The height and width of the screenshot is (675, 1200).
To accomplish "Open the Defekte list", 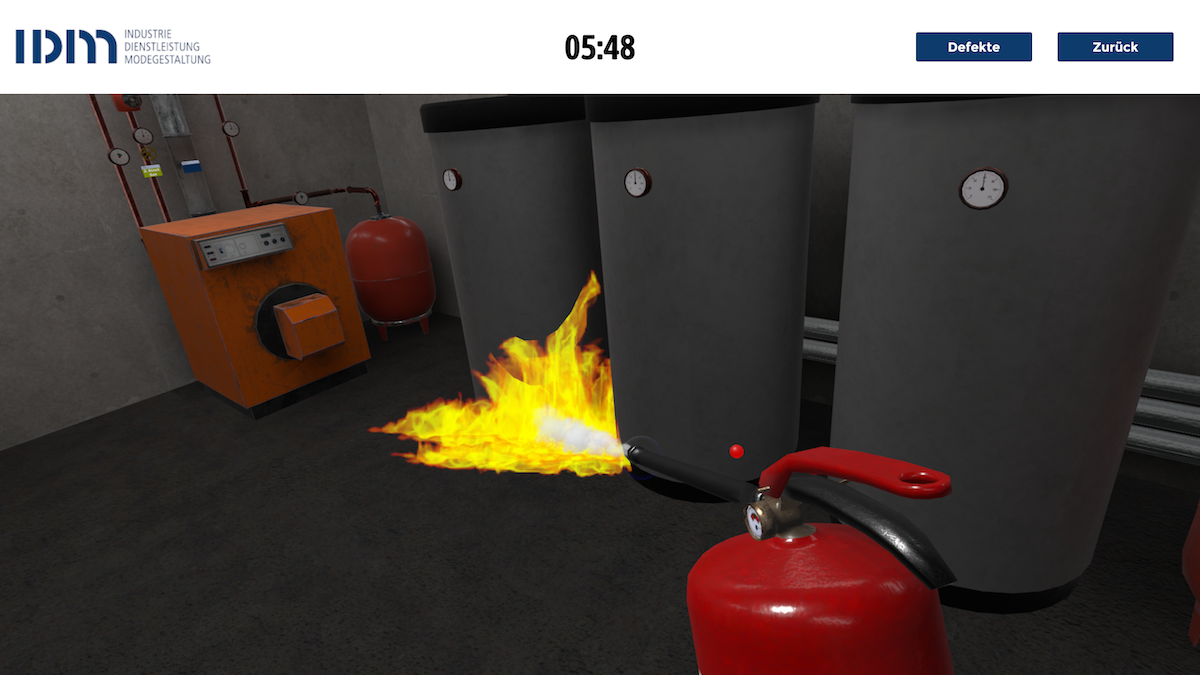I will [x=973, y=47].
